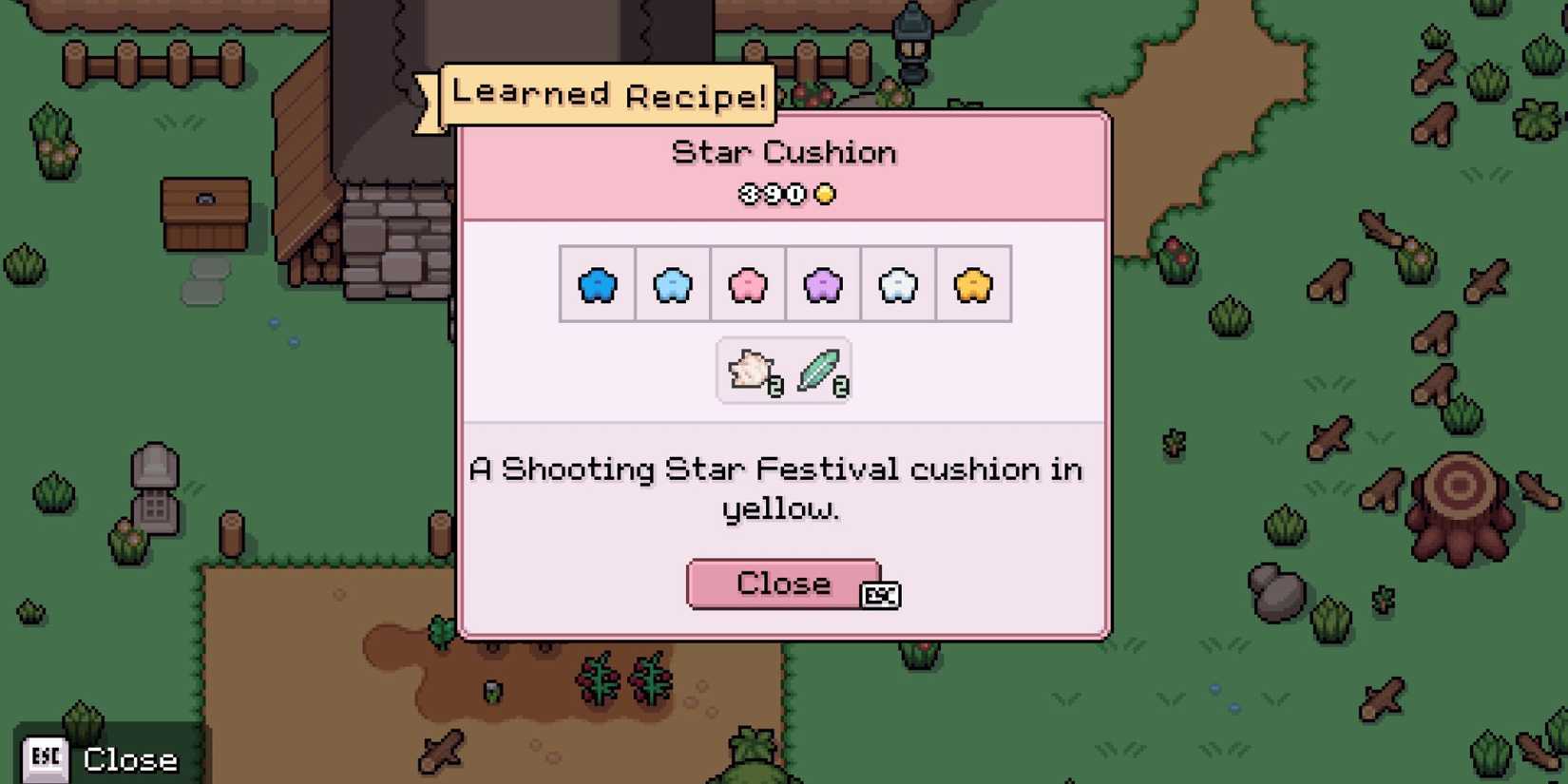Image resolution: width=1568 pixels, height=784 pixels.
Task: Select the light blue star cushion variant
Action: [x=672, y=283]
